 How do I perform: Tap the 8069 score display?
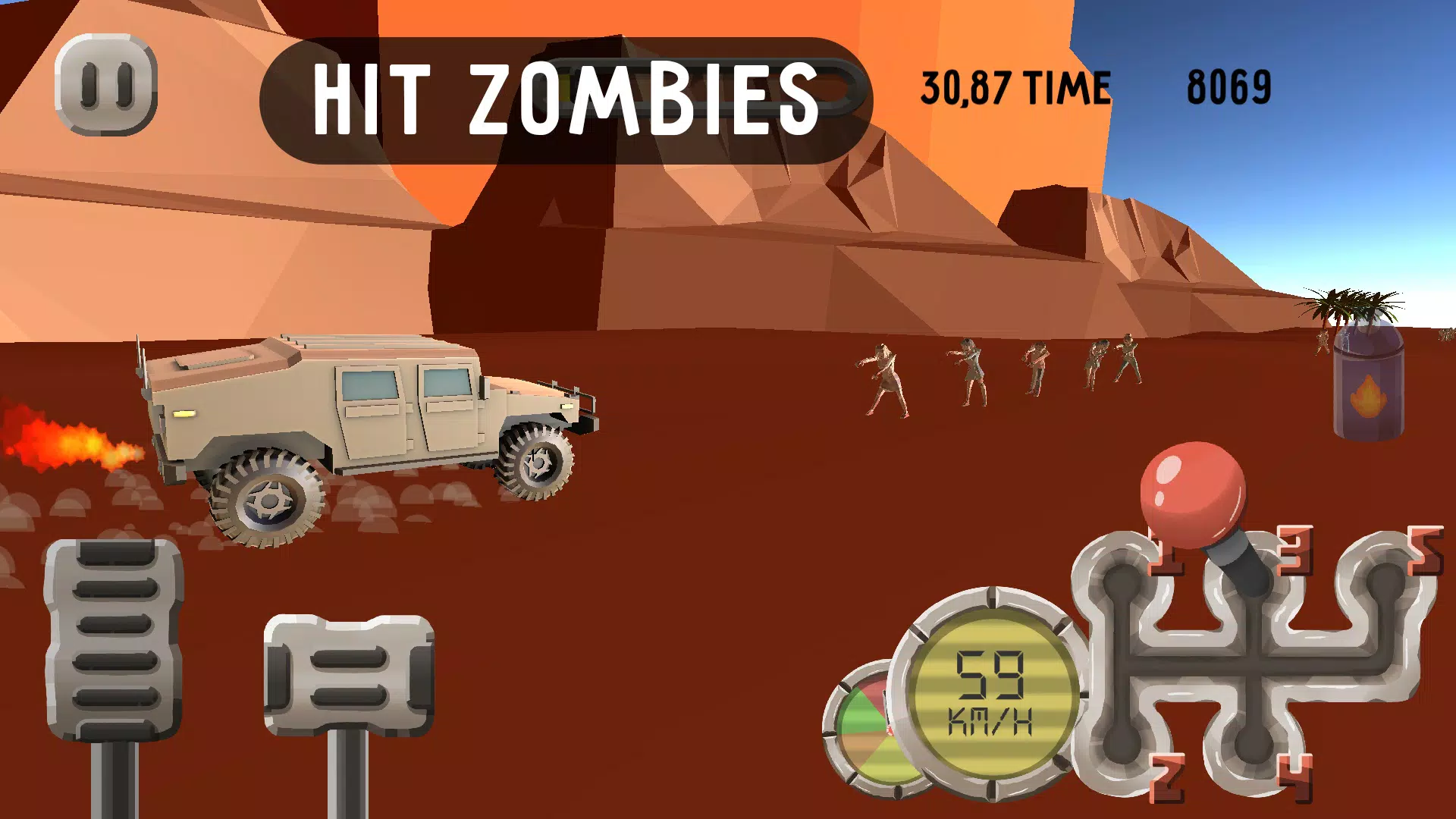click(1228, 86)
